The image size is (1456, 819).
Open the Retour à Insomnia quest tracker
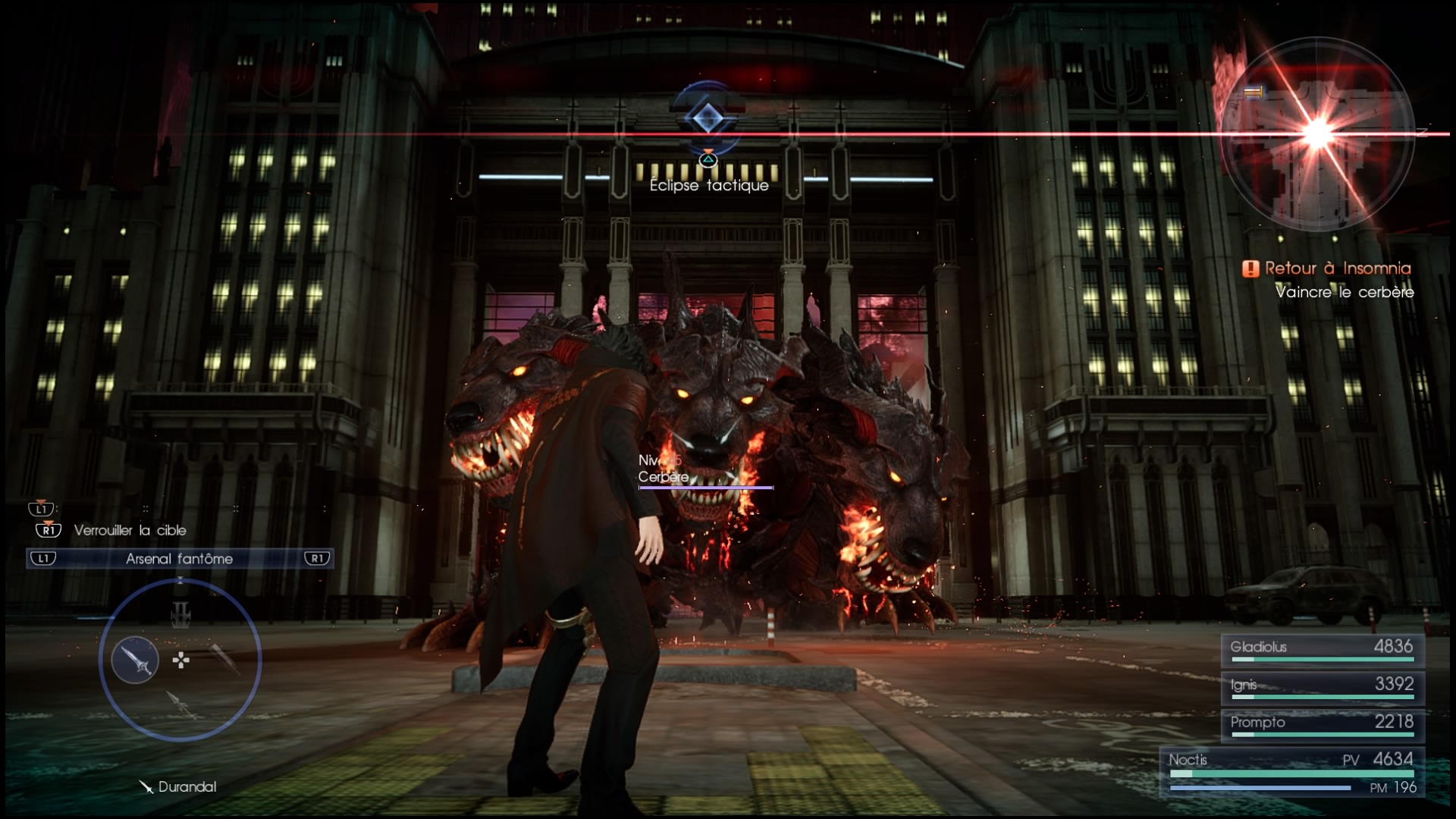click(1329, 268)
